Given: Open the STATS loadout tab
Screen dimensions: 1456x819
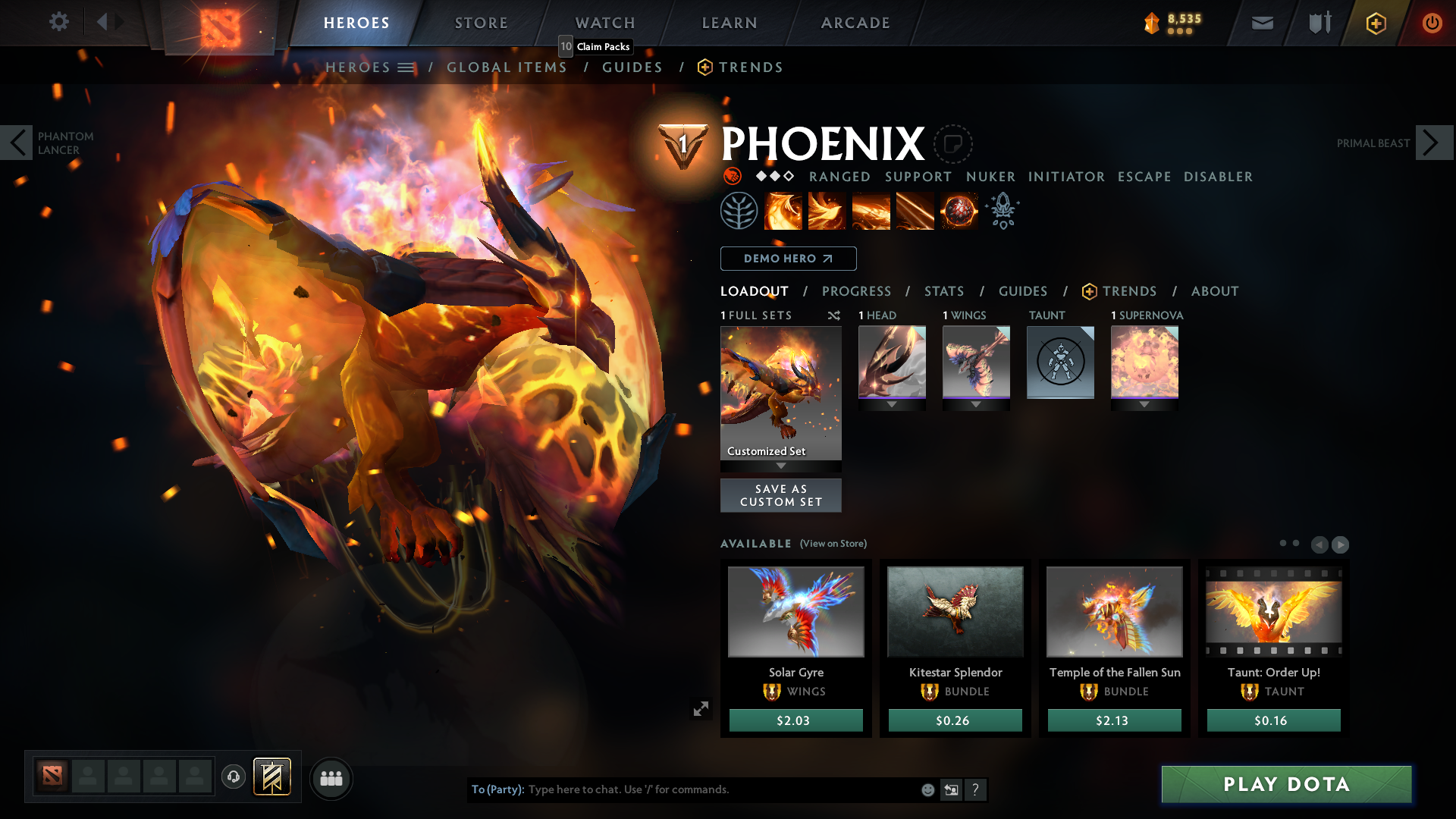Looking at the screenshot, I should point(943,291).
